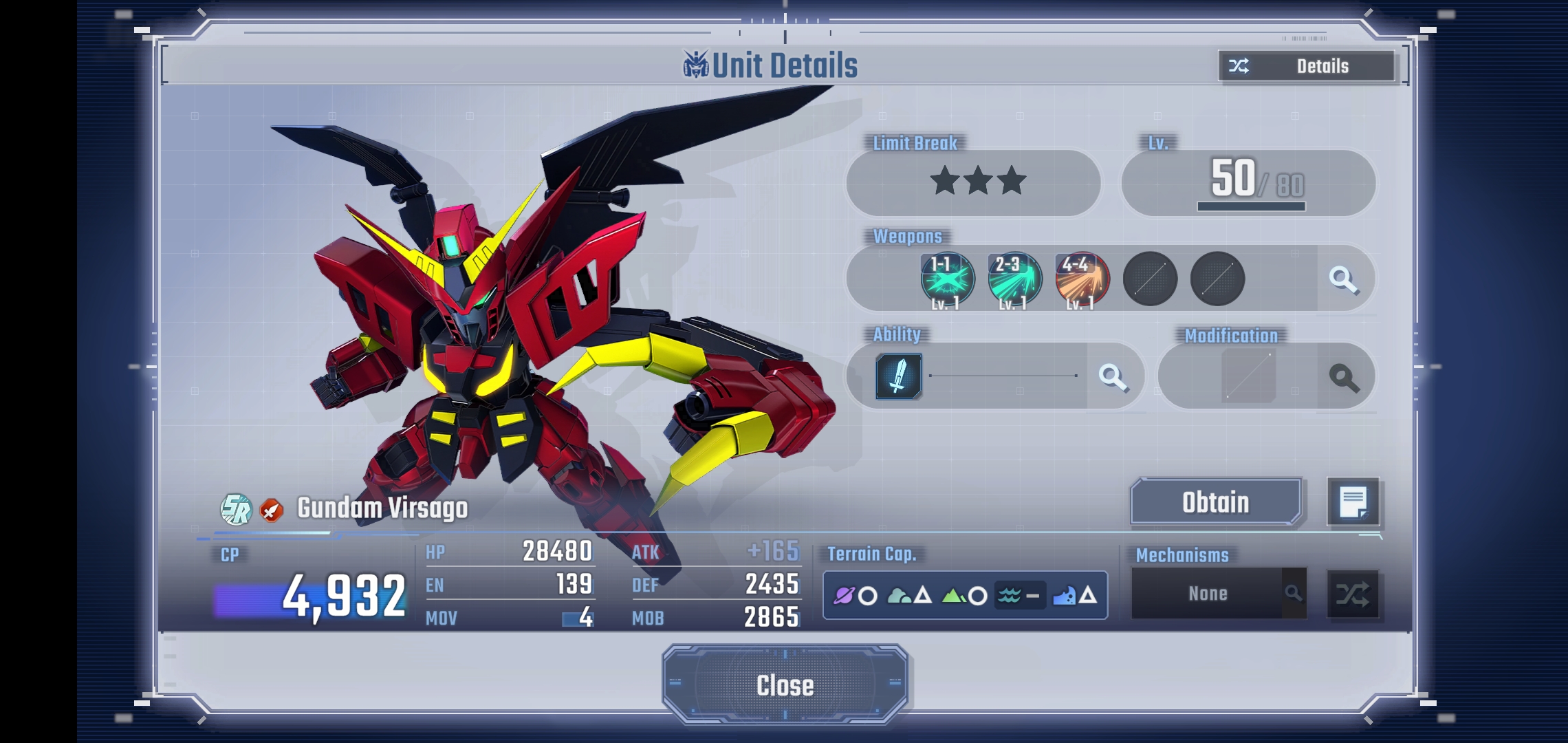Click the shuffle button beside Mechanisms
The image size is (1568, 743).
tap(1353, 594)
